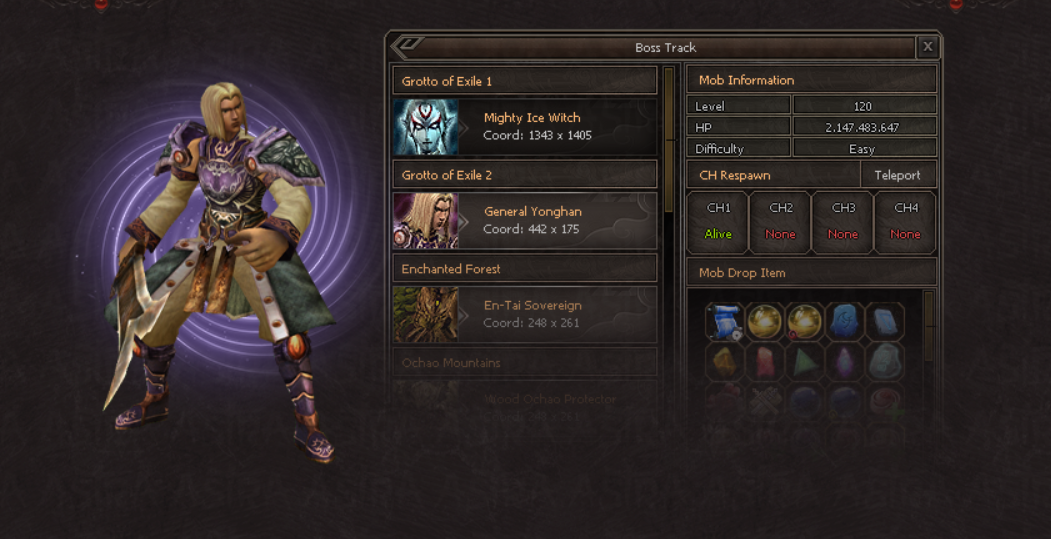Click the Mob Drop Item scrollbar
This screenshot has width=1051, height=539.
tap(929, 325)
